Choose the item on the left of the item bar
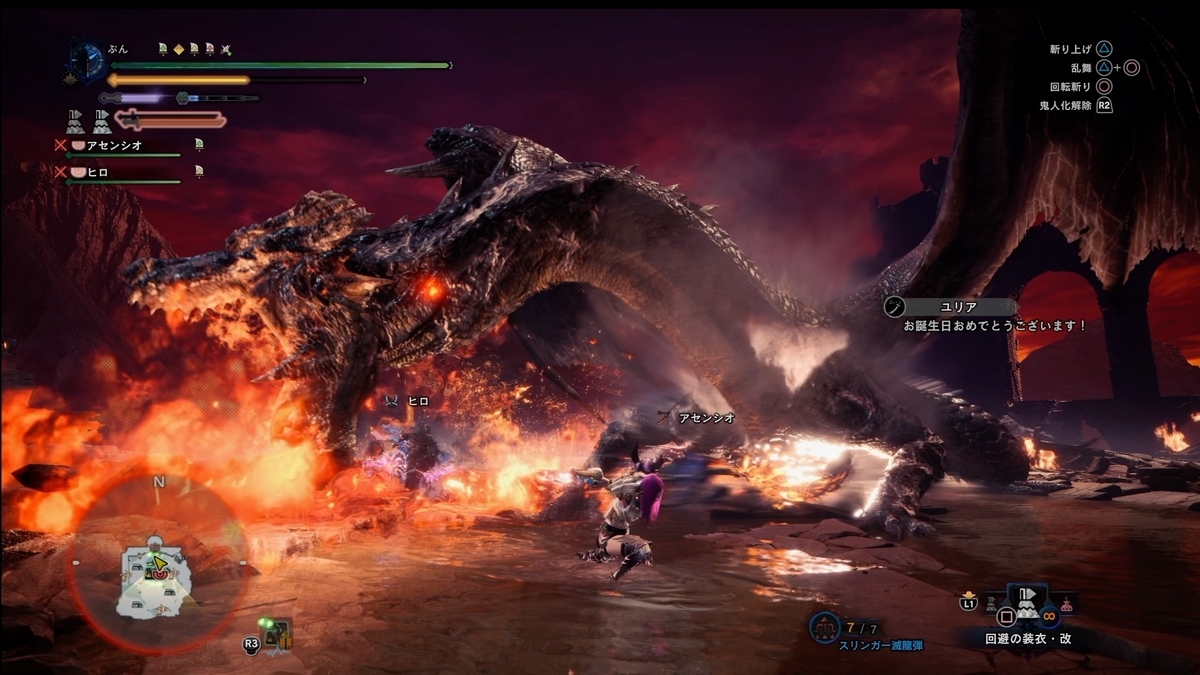Viewport: 1200px width, 675px height. click(990, 603)
